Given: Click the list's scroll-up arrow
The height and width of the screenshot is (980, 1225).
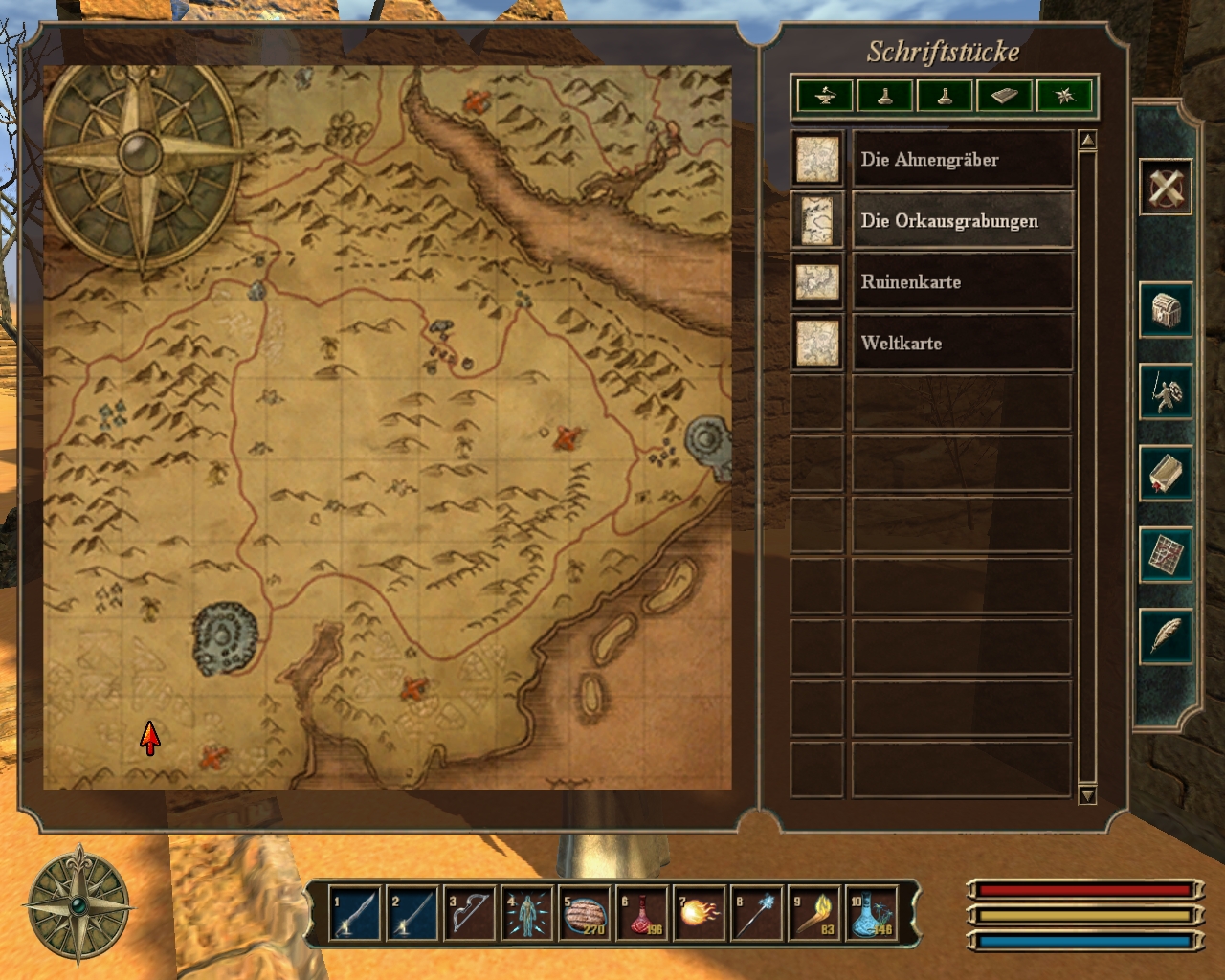Looking at the screenshot, I should (1087, 141).
